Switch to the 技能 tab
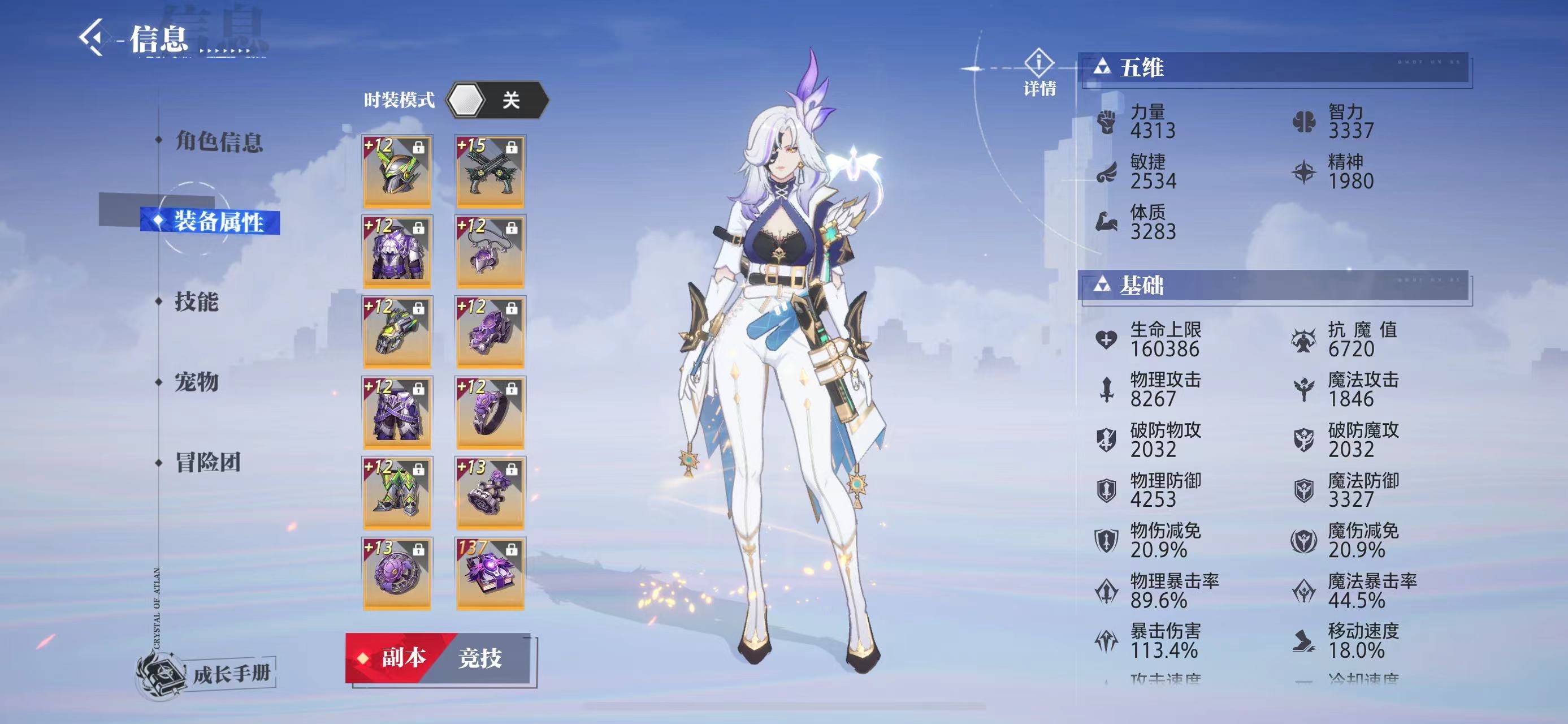This screenshot has height=724, width=1568. 196,302
